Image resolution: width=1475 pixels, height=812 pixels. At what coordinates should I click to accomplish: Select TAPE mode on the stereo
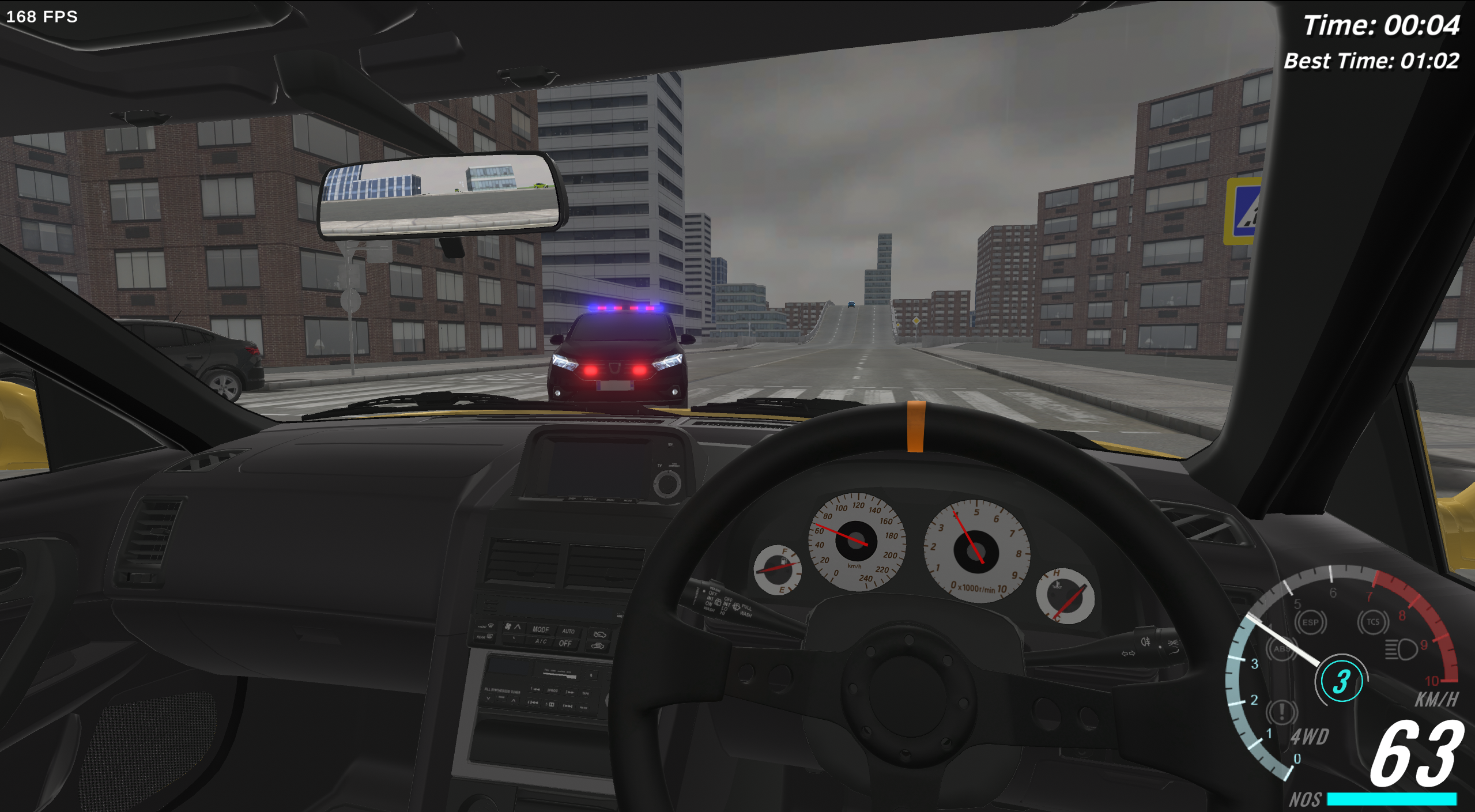(586, 693)
